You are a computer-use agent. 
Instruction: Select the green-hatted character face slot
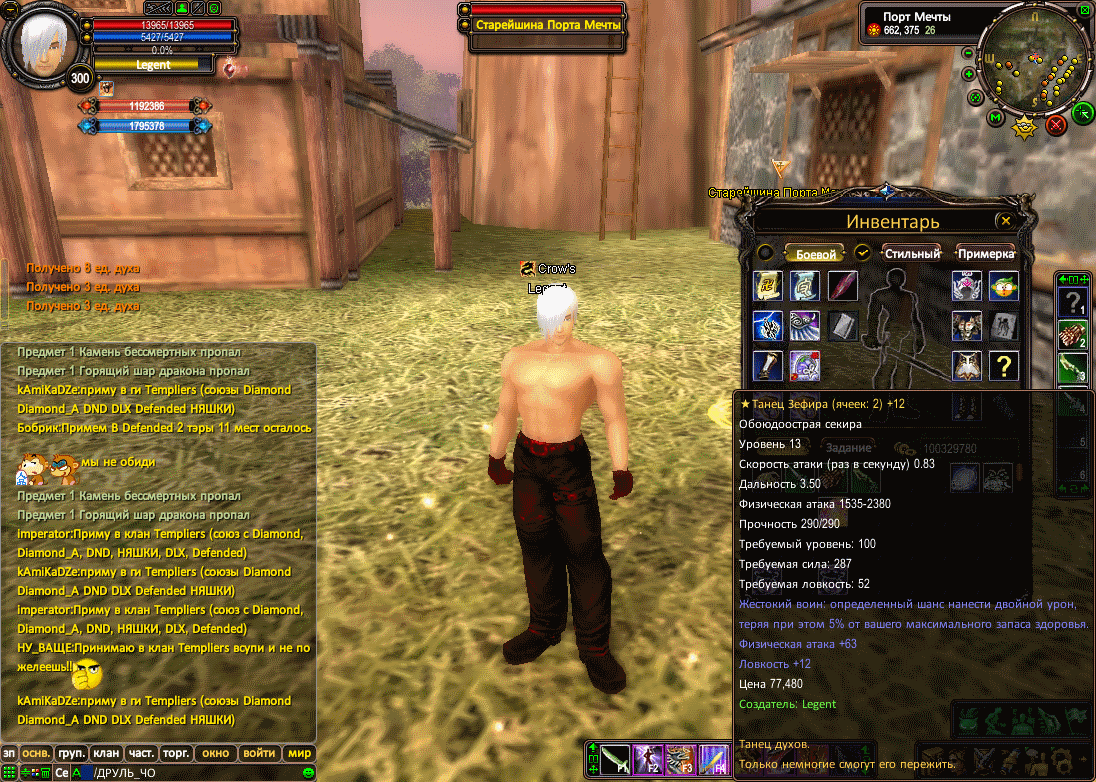click(x=1003, y=286)
